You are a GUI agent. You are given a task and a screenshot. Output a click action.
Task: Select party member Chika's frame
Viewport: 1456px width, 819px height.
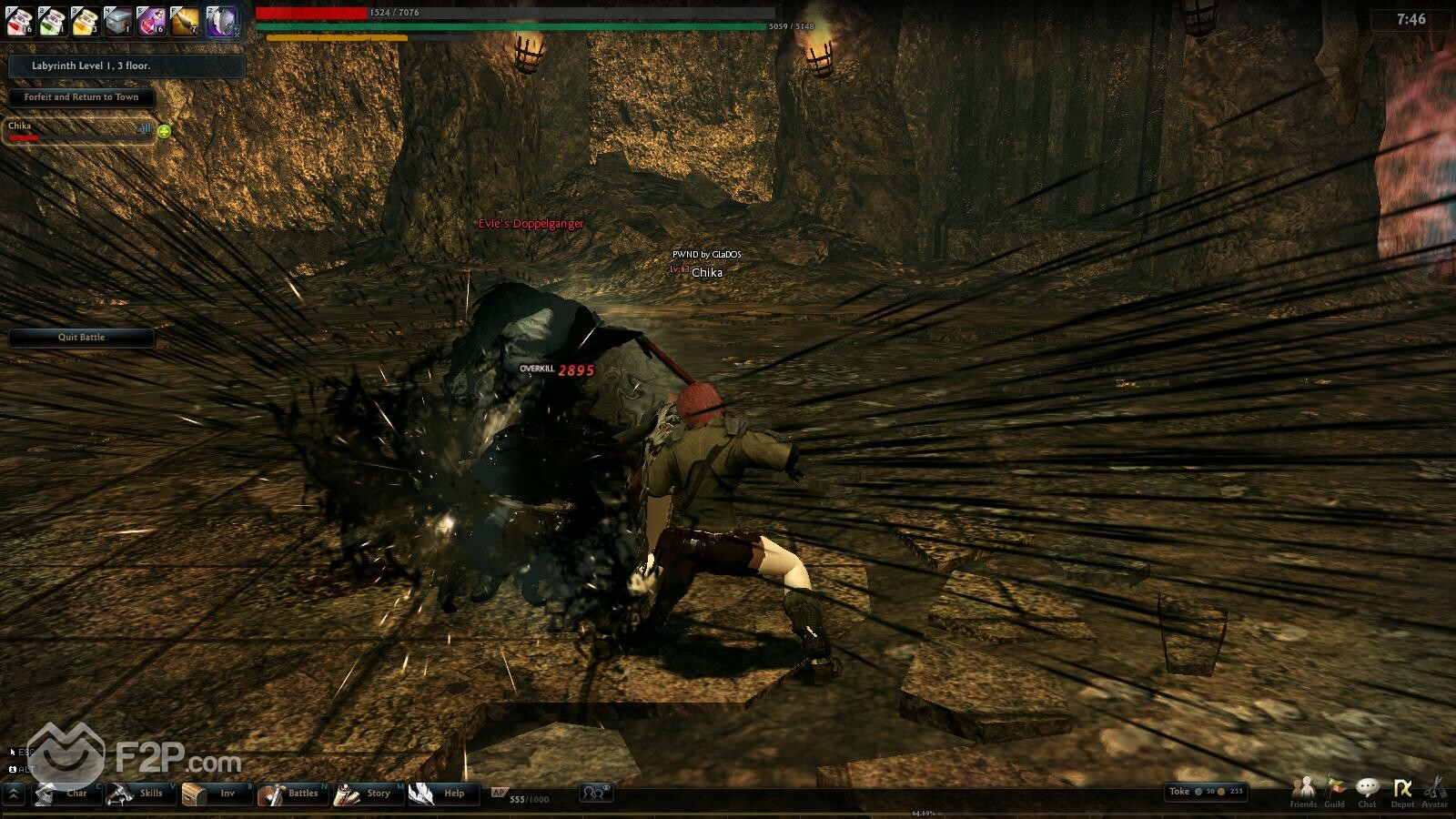coord(77,131)
